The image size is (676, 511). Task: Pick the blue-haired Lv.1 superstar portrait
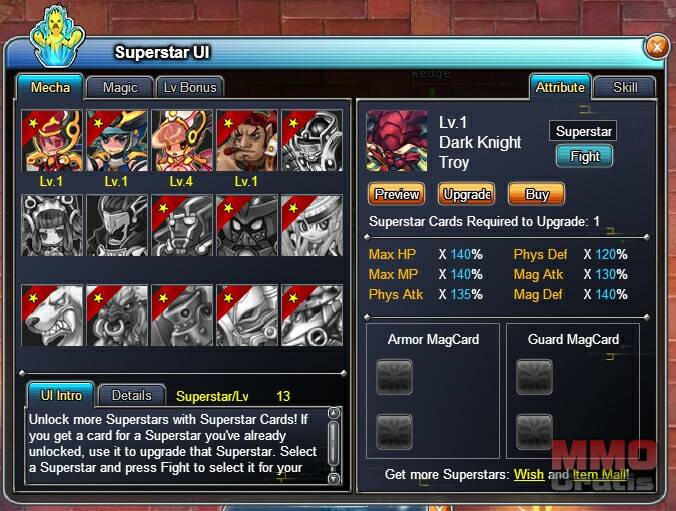[116, 140]
